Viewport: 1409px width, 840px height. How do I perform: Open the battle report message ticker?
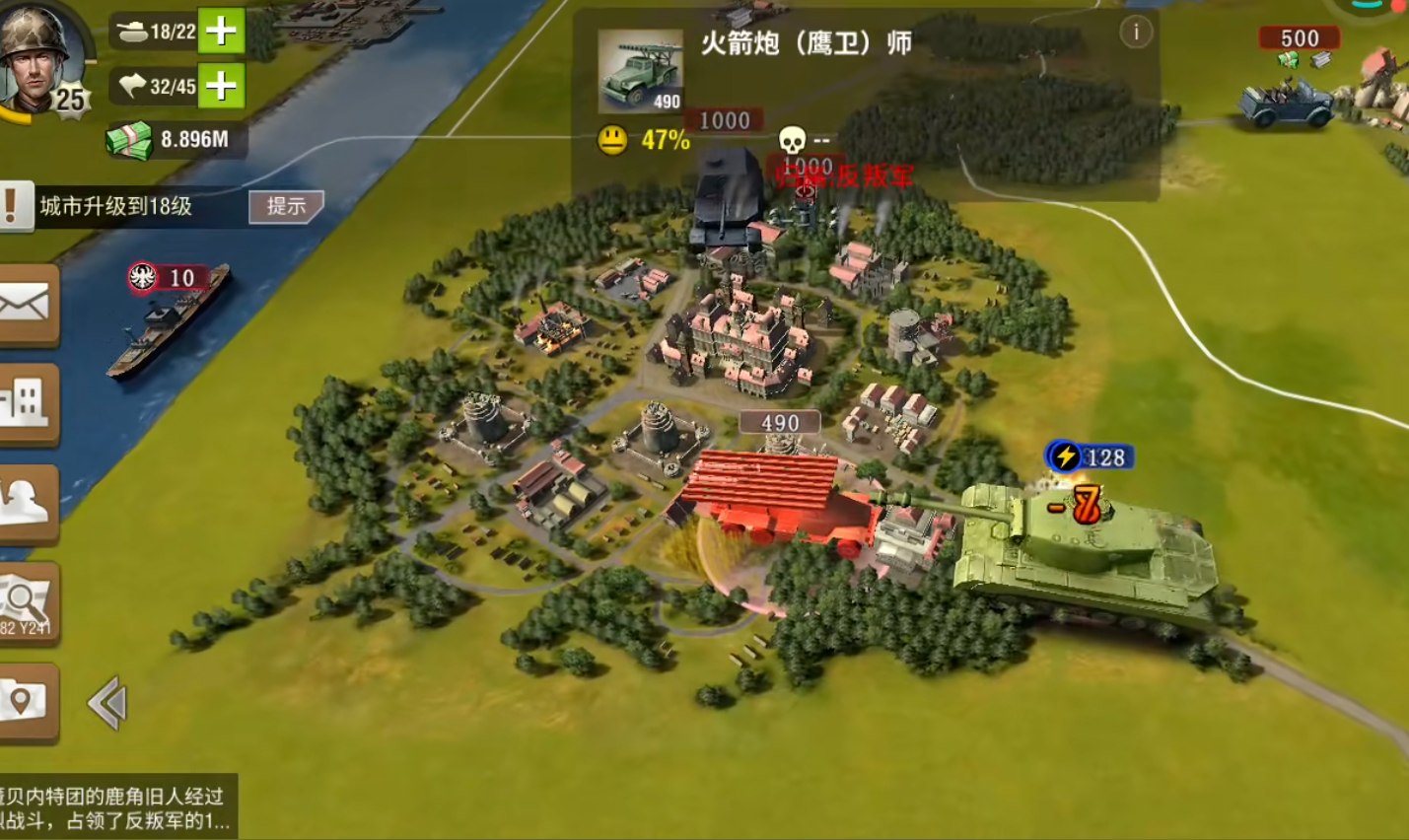[116, 807]
